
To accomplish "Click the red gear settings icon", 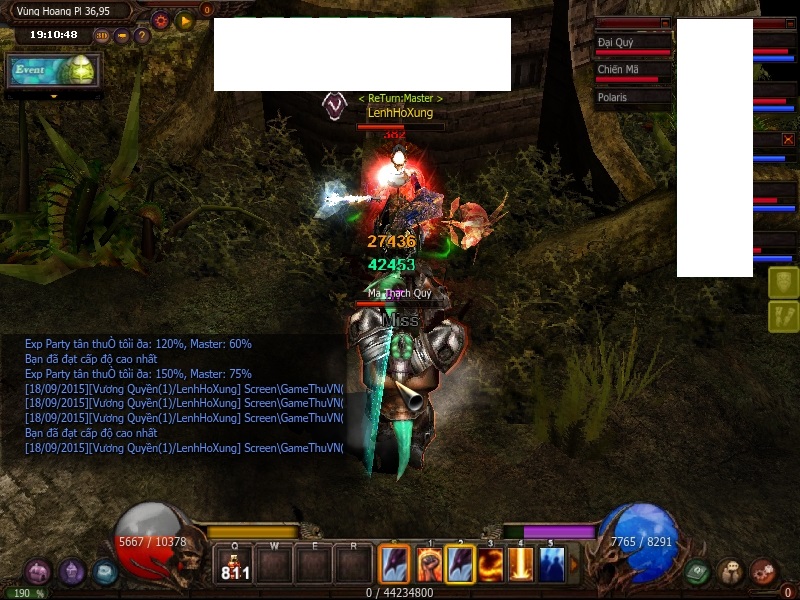I will pyautogui.click(x=160, y=20).
